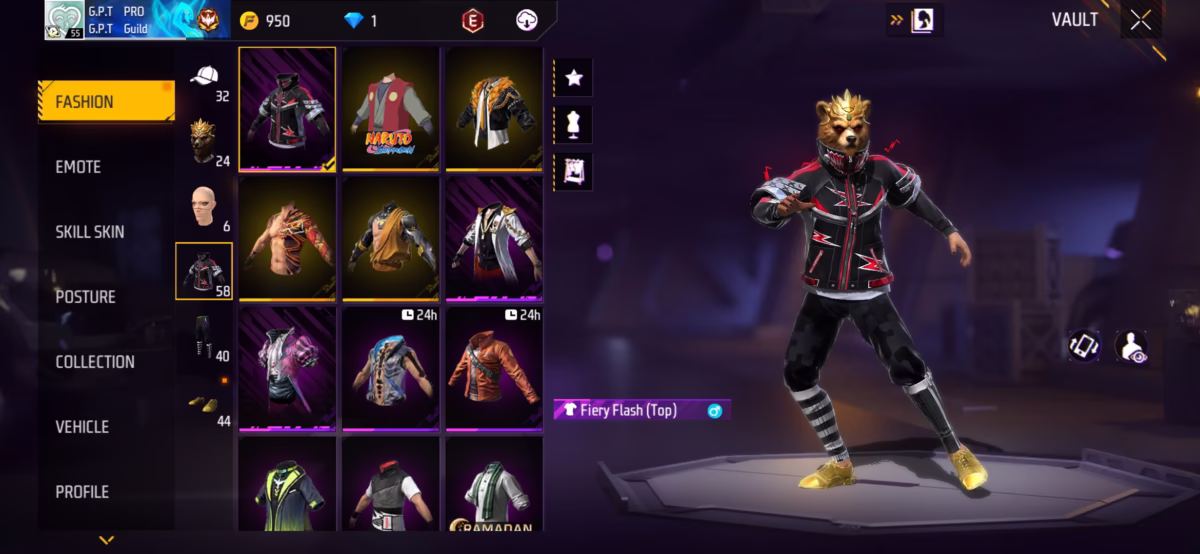Viewport: 1200px width, 554px height.
Task: Switch to Skill Skin section
Action: [x=90, y=232]
